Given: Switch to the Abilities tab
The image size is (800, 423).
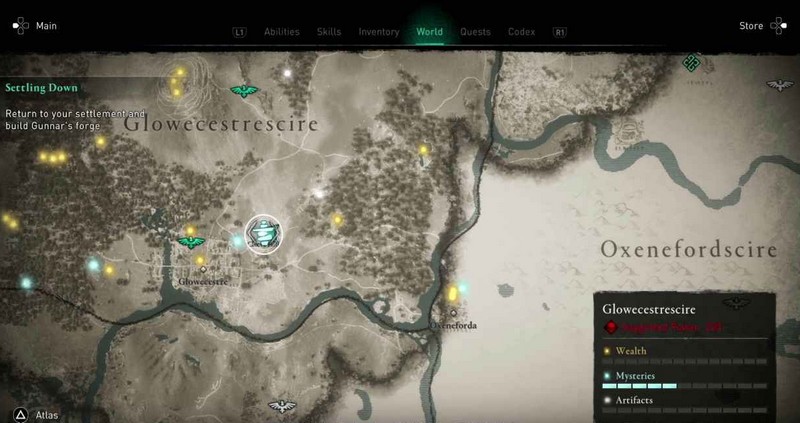Looking at the screenshot, I should pos(281,32).
